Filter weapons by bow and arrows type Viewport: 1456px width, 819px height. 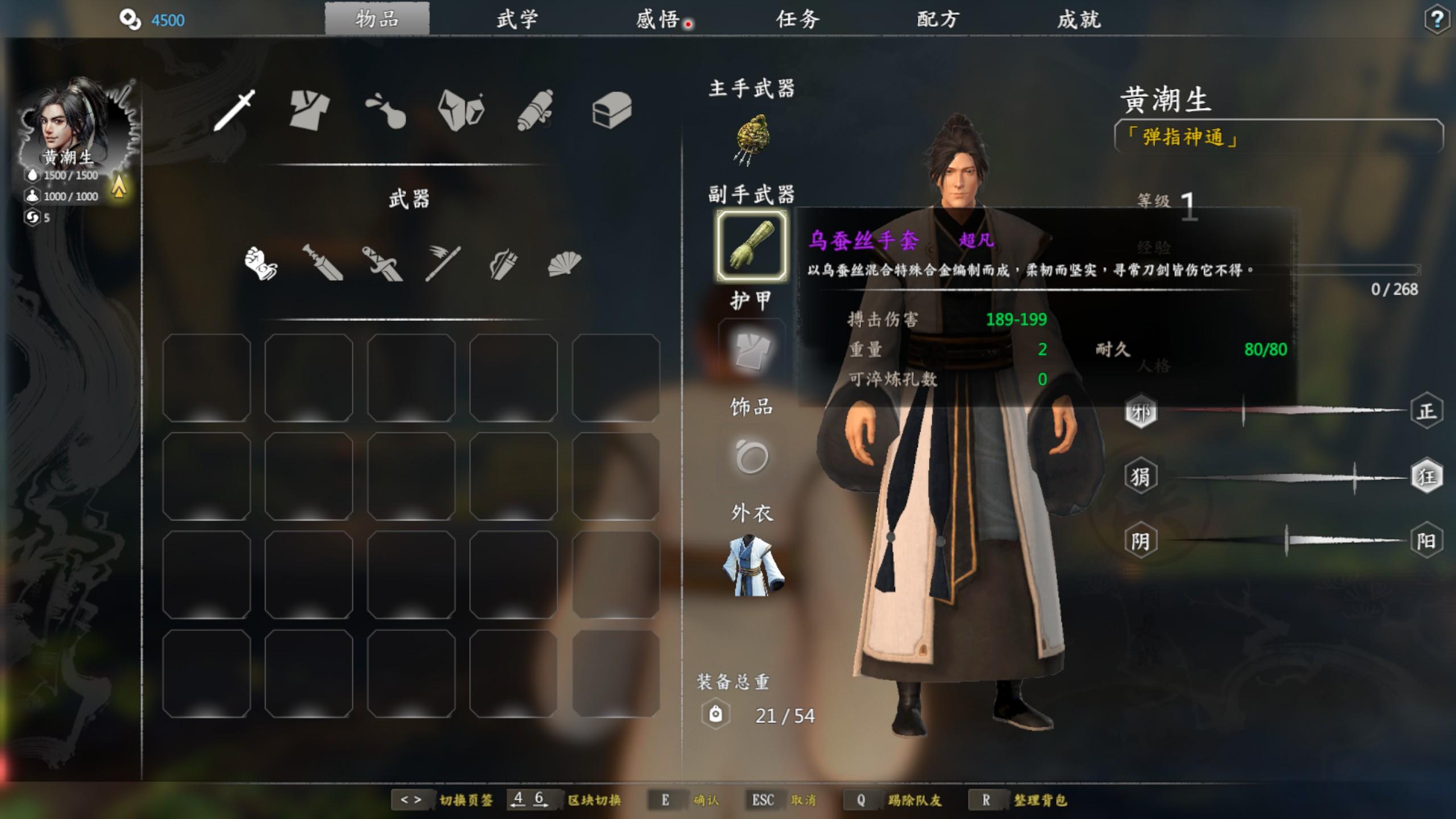click(503, 263)
